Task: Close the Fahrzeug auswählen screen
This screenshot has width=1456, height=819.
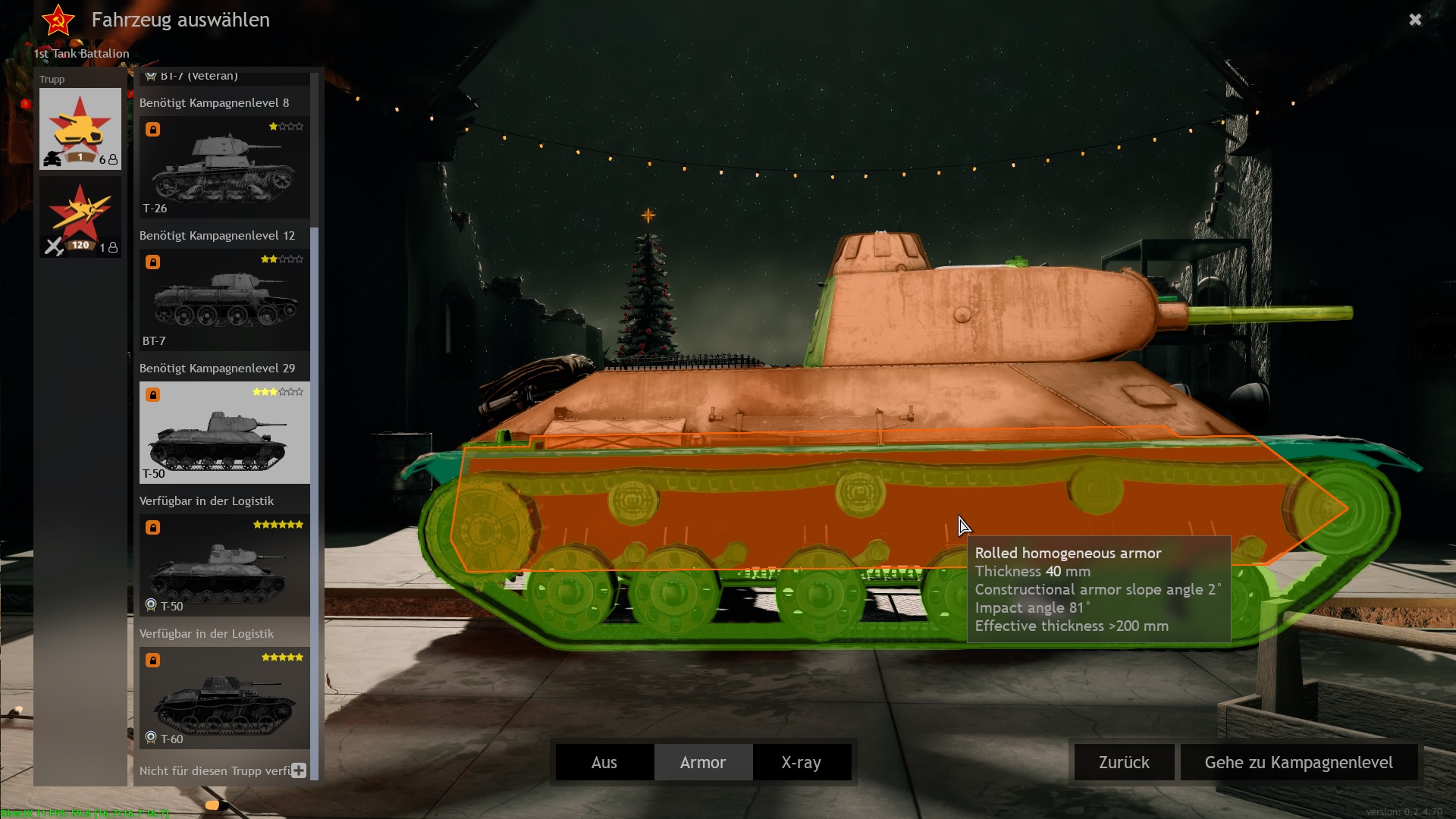Action: point(1414,20)
